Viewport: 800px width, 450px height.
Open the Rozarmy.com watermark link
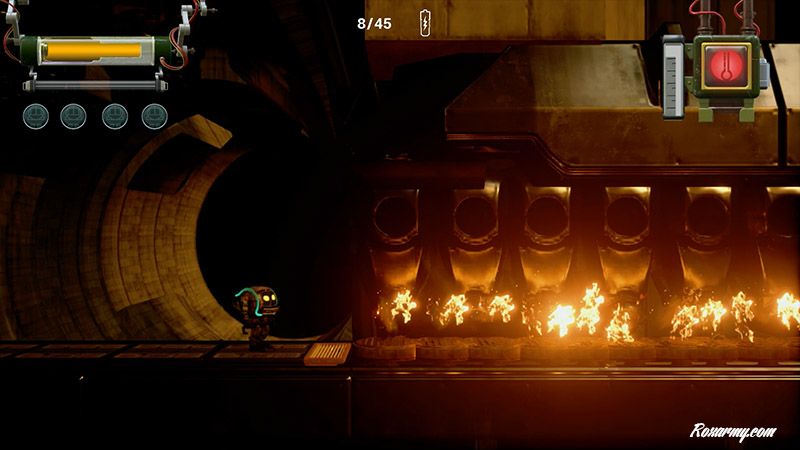735,430
